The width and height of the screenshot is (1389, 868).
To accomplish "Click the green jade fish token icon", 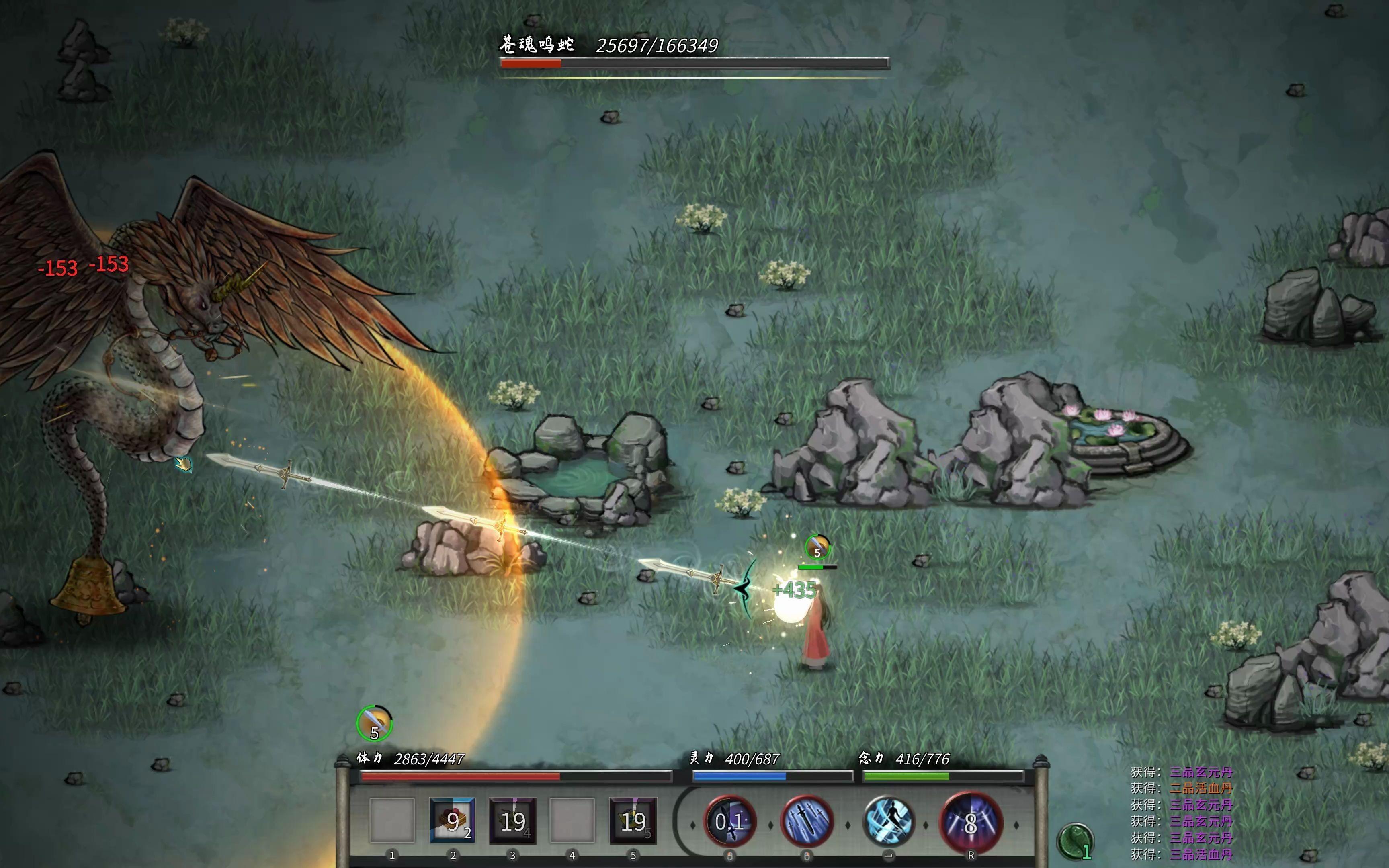I will click(1075, 841).
